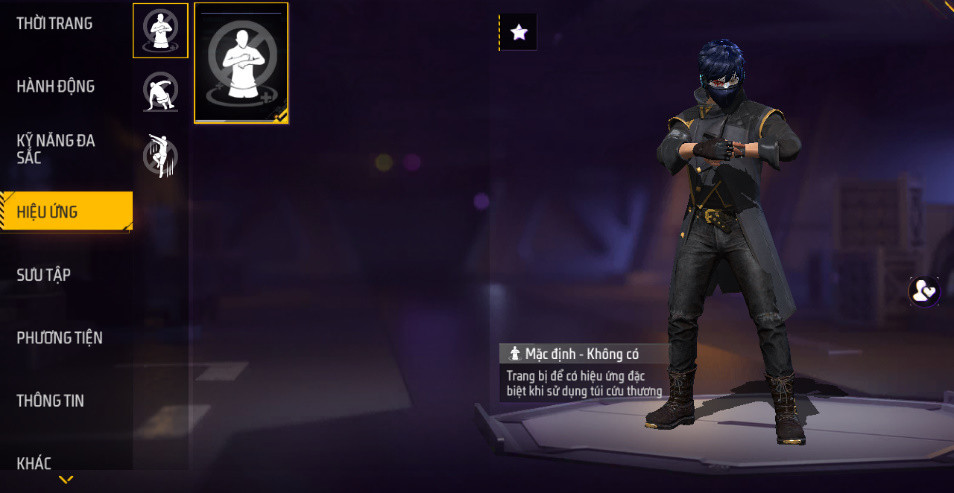Go to the SƯU TẬP section
This screenshot has height=493, width=954.
pos(44,275)
